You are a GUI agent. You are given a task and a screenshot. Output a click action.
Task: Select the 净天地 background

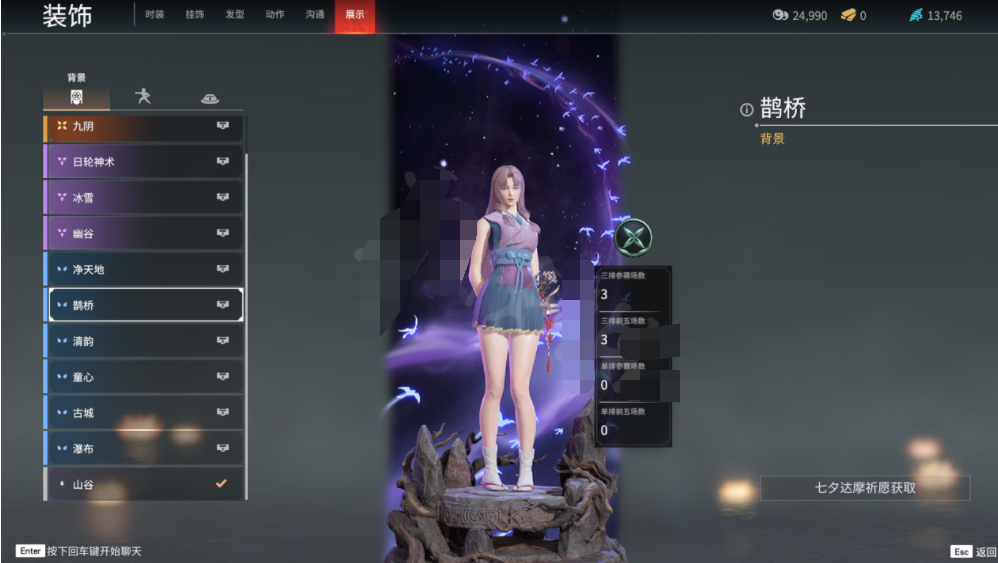coord(144,270)
